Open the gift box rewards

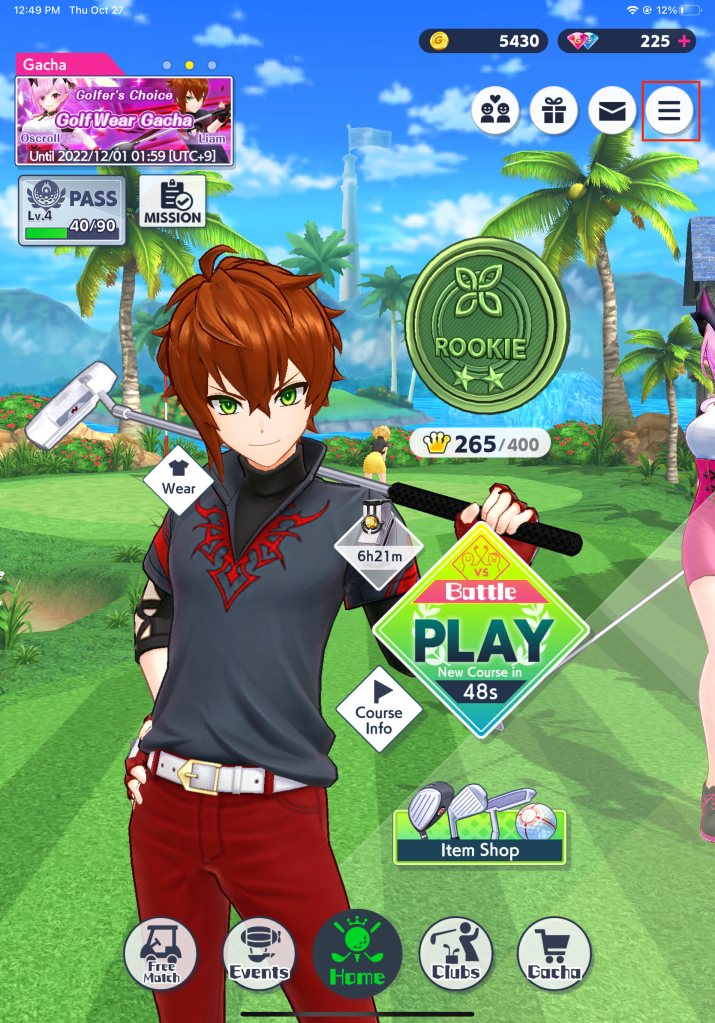coord(553,111)
